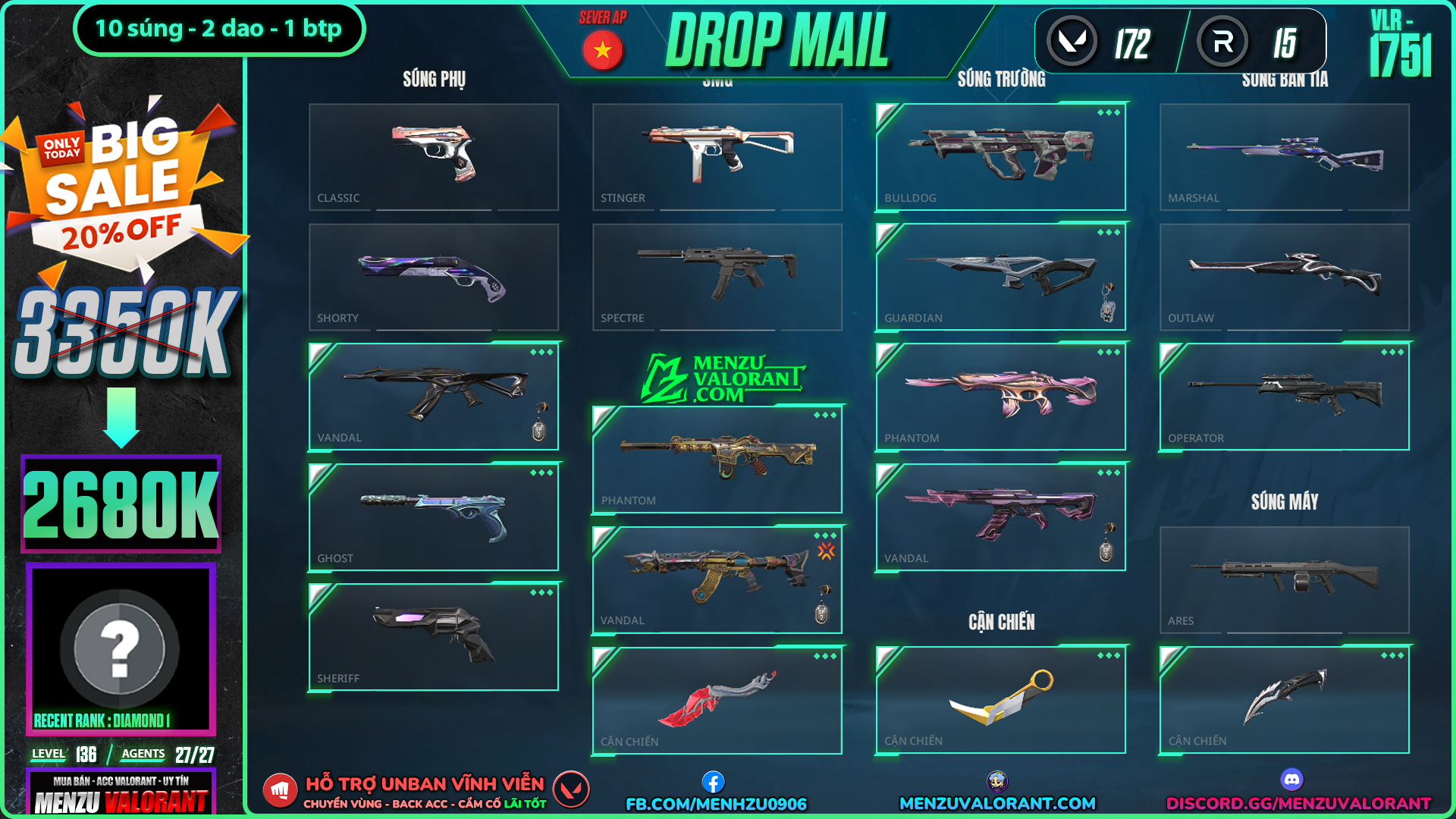Select the Marshal sniper tile

click(x=1284, y=157)
